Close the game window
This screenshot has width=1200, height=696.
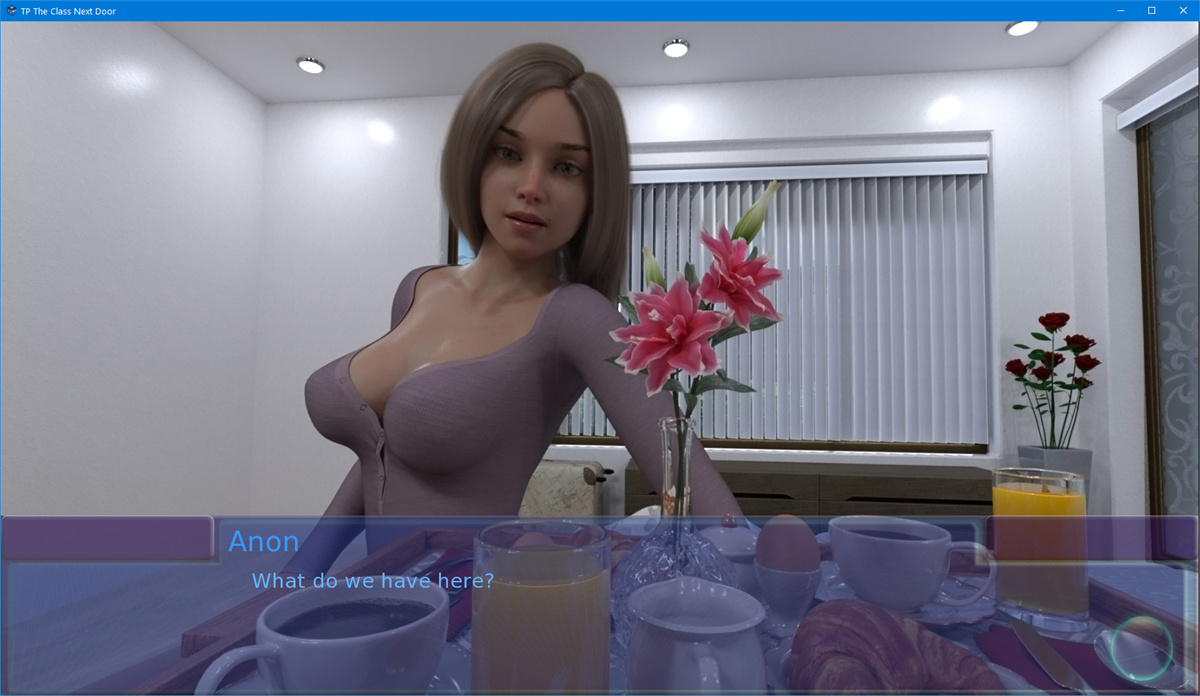pyautogui.click(x=1180, y=10)
